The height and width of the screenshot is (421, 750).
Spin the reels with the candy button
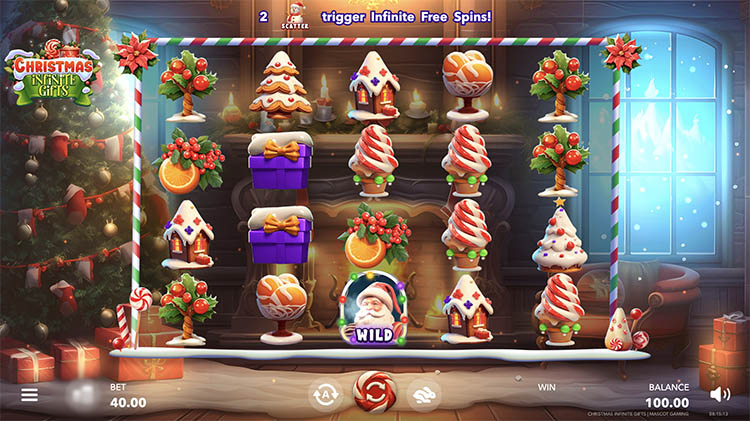pos(375,392)
